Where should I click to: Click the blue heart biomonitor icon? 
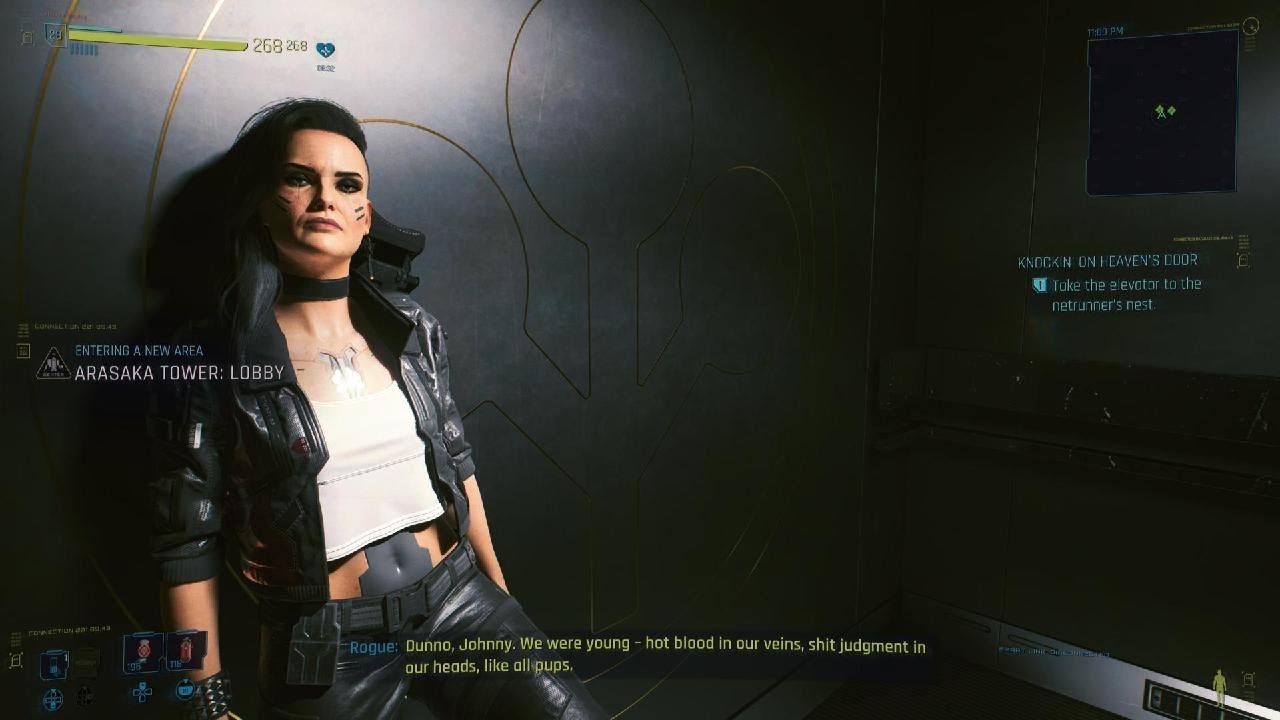[324, 50]
